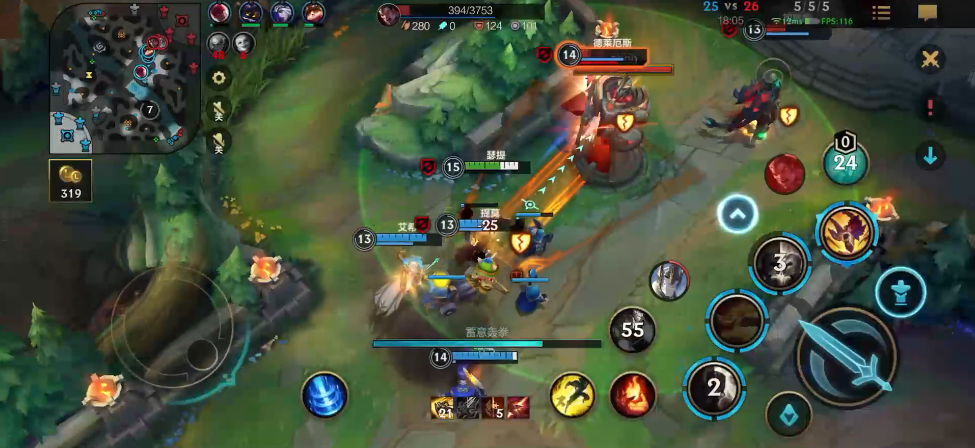Send the danger exclamation ping
Image resolution: width=975 pixels, height=448 pixels.
(x=930, y=107)
